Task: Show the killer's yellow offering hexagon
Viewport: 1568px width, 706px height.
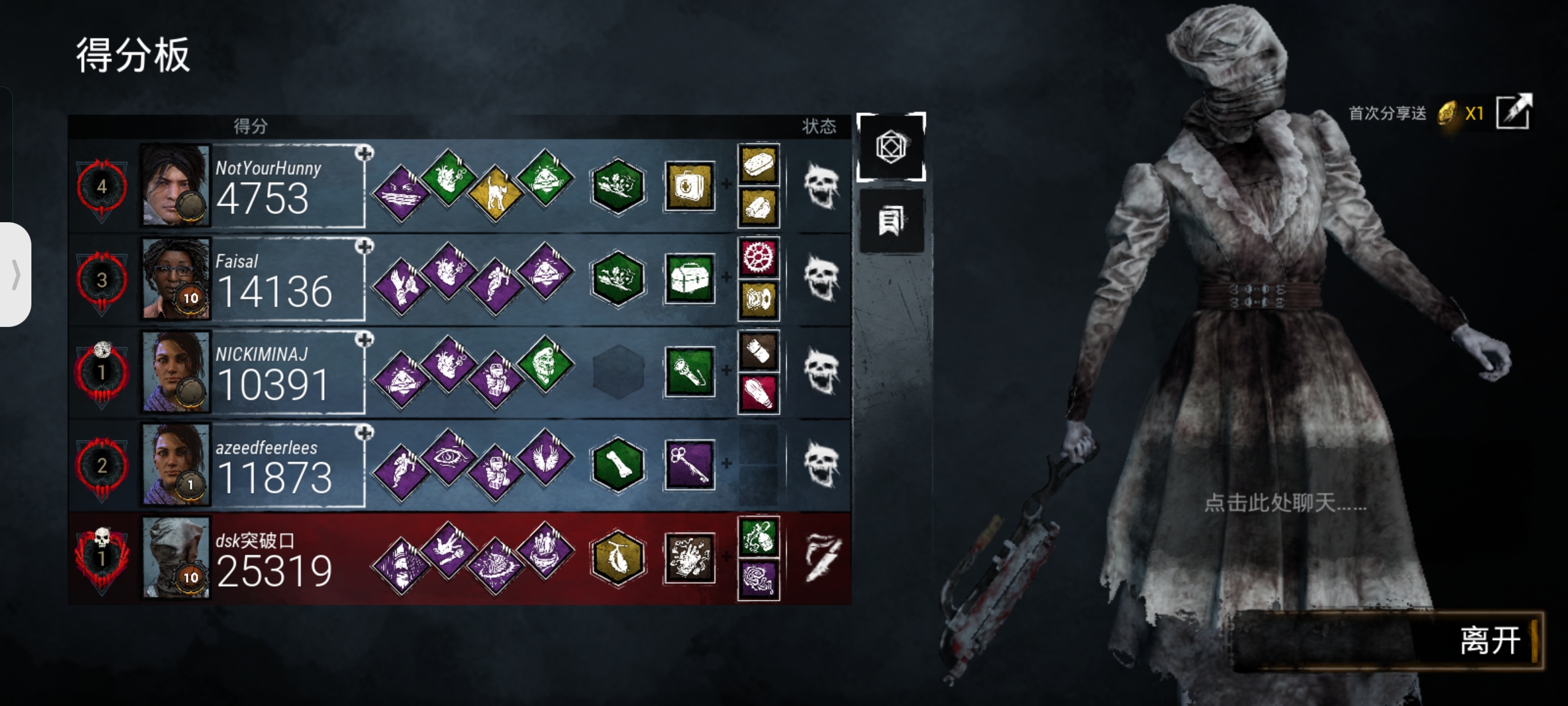Action: 617,558
